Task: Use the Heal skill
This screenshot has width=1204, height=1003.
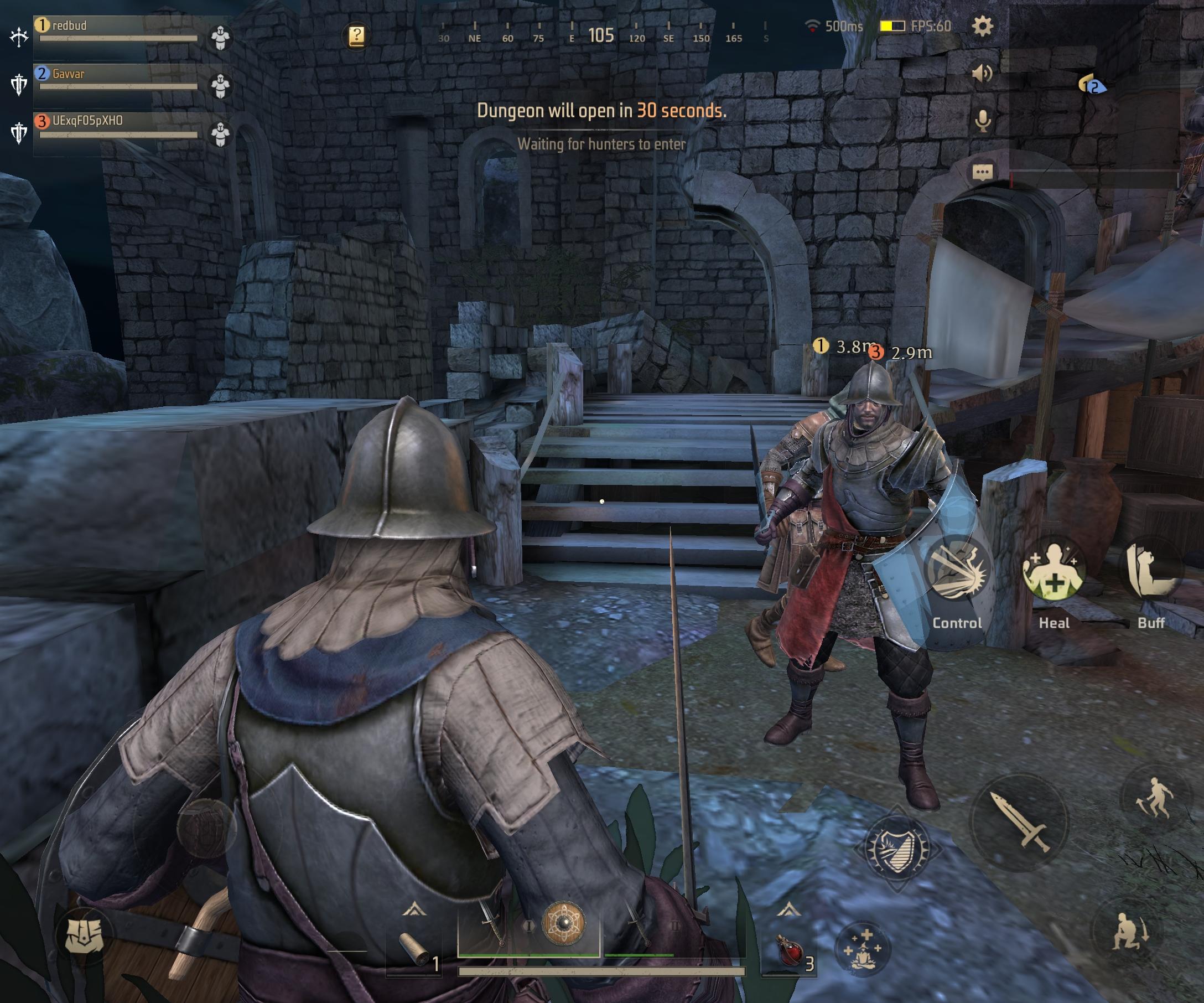Action: [1053, 572]
